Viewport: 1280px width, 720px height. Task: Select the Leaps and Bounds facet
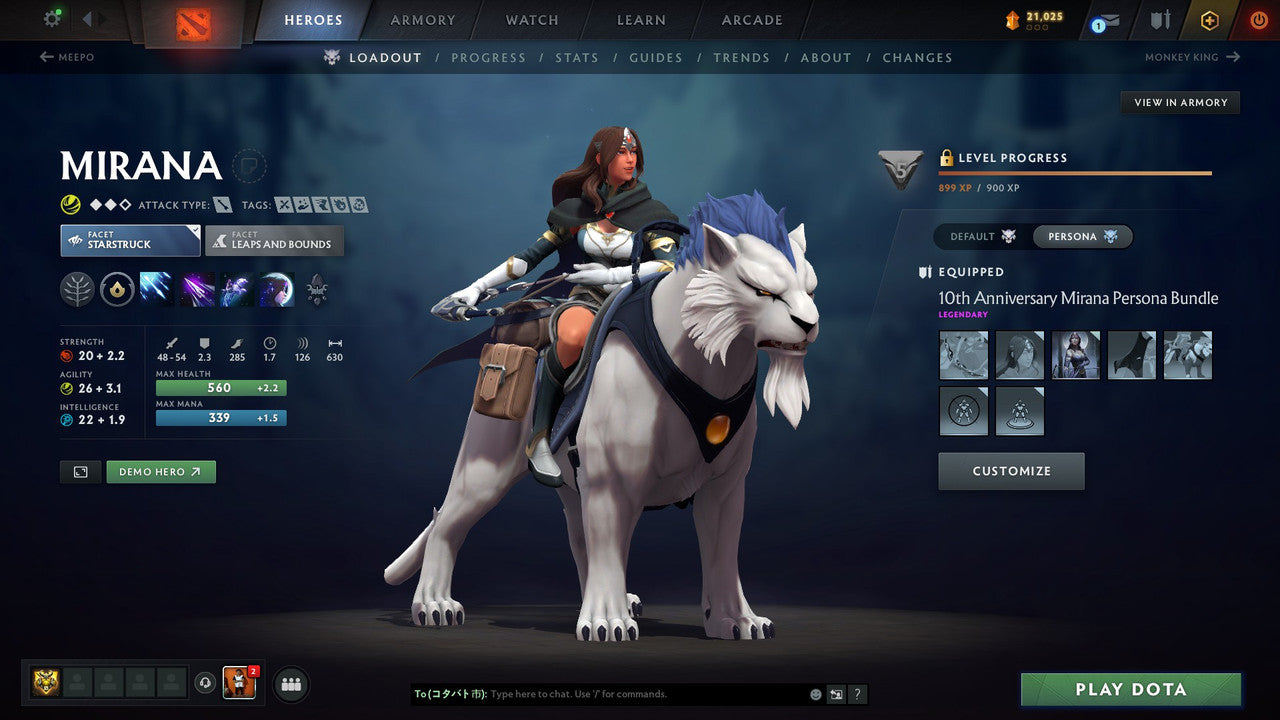click(274, 240)
